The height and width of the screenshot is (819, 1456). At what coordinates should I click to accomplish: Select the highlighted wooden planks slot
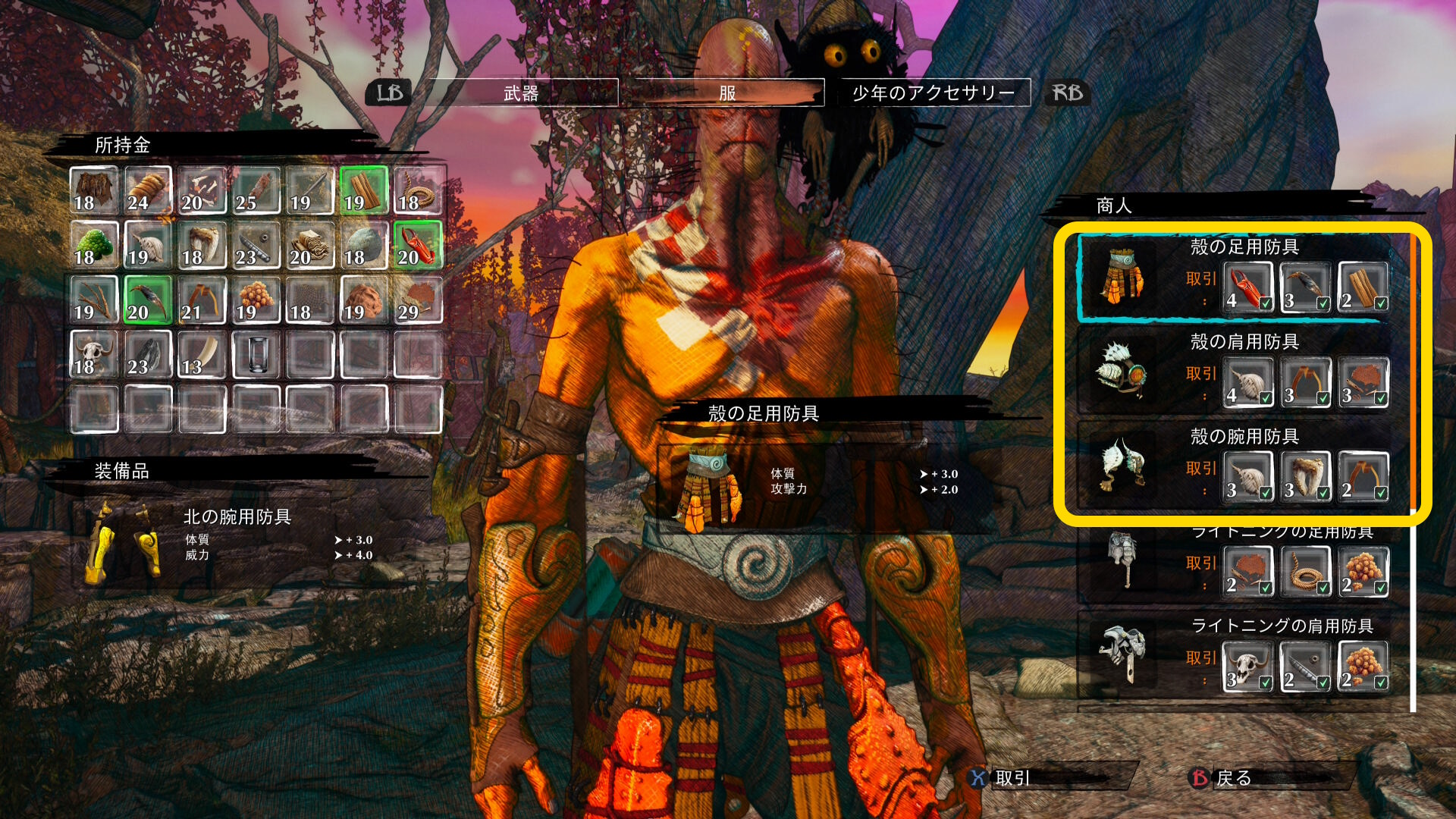click(364, 190)
